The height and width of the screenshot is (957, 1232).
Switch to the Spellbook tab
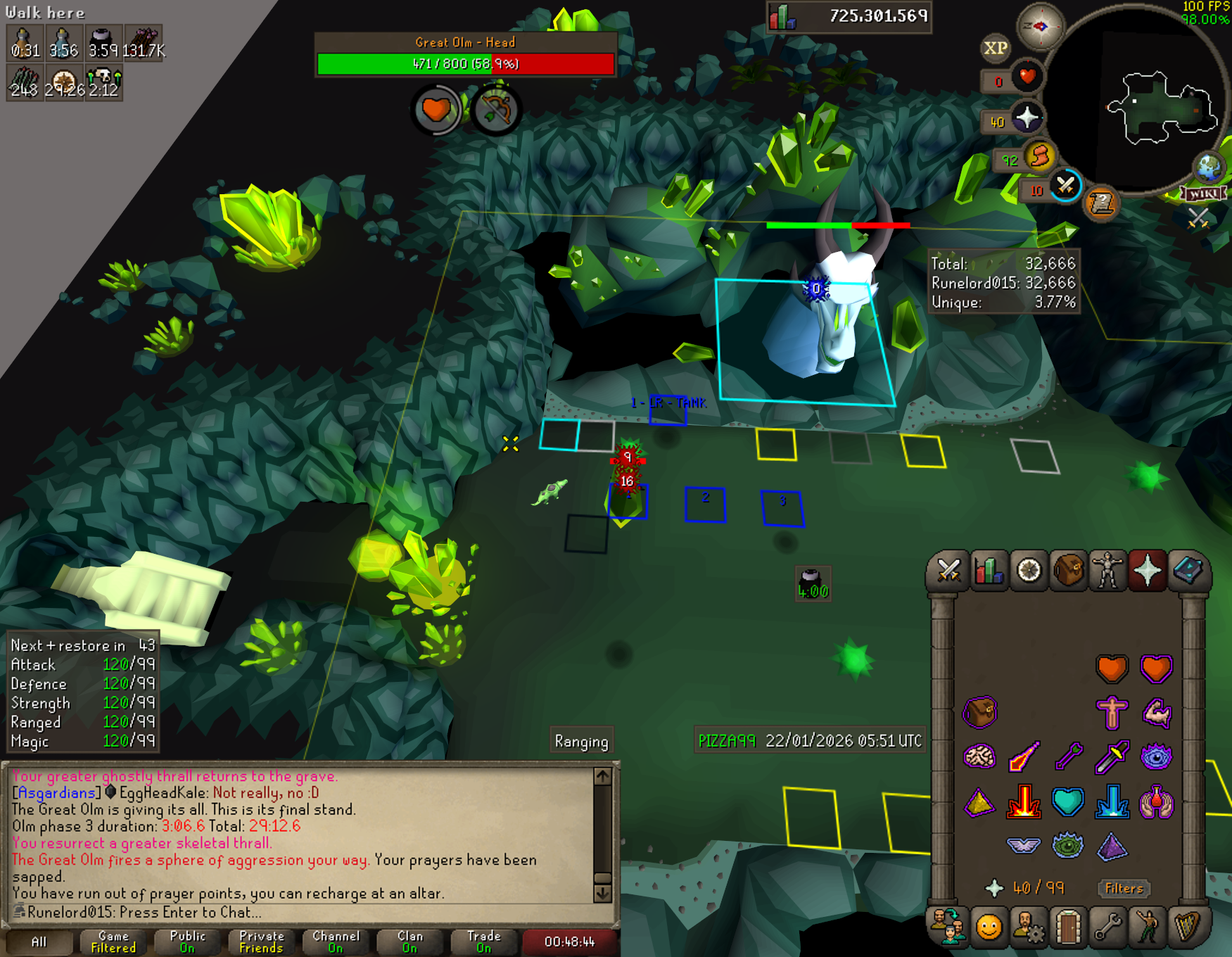click(1188, 570)
